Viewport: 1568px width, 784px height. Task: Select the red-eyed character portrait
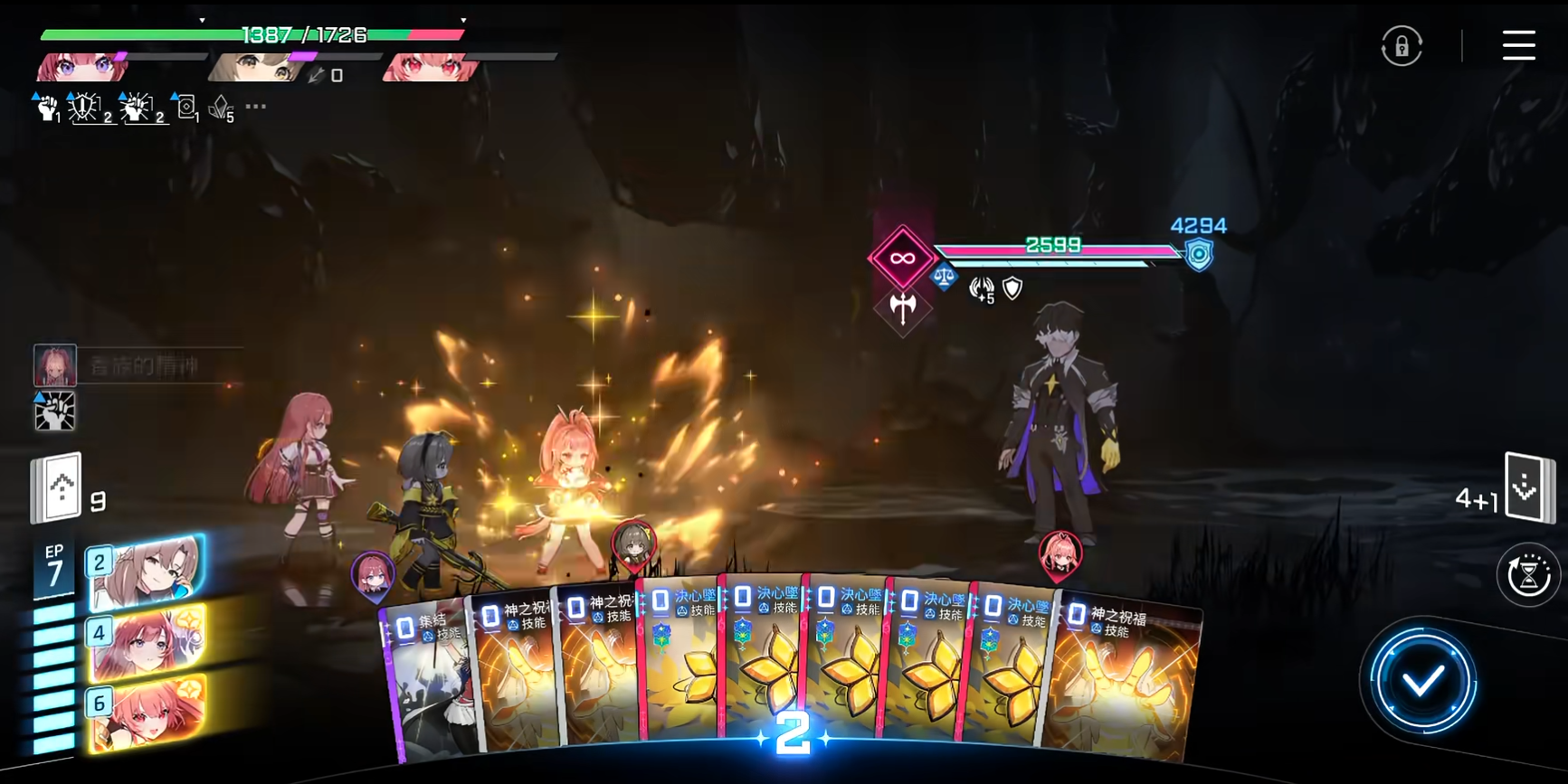click(x=430, y=67)
